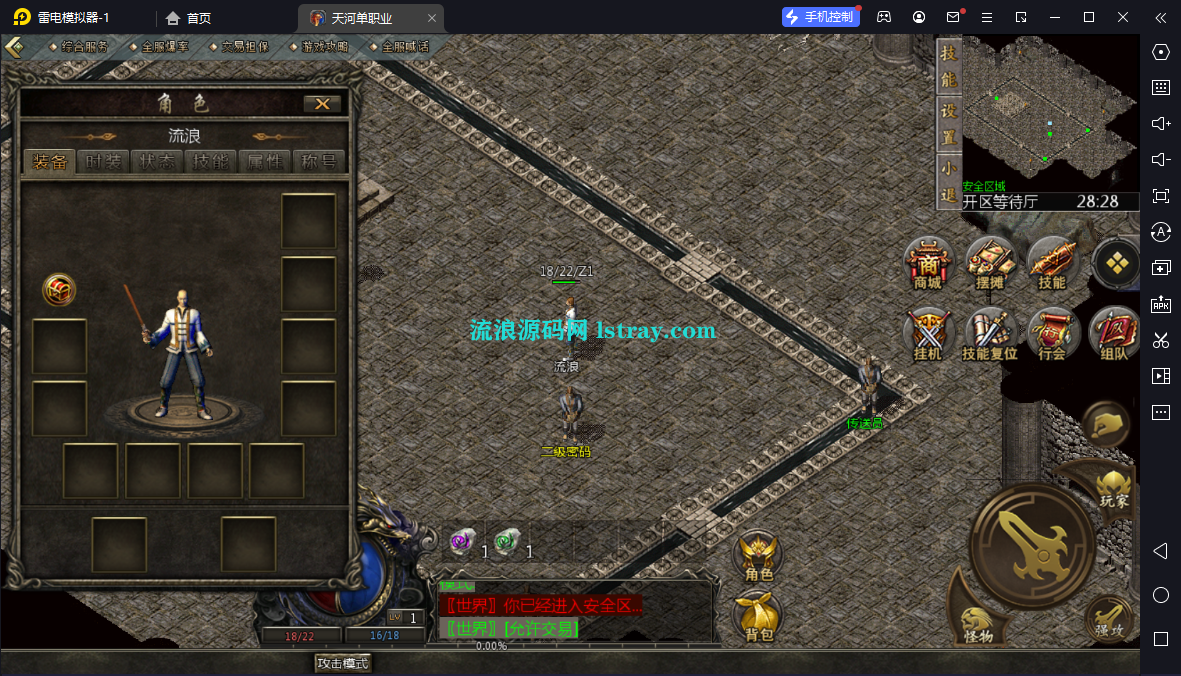Tap the large sword attack button
This screenshot has width=1181, height=676.
tap(1032, 544)
